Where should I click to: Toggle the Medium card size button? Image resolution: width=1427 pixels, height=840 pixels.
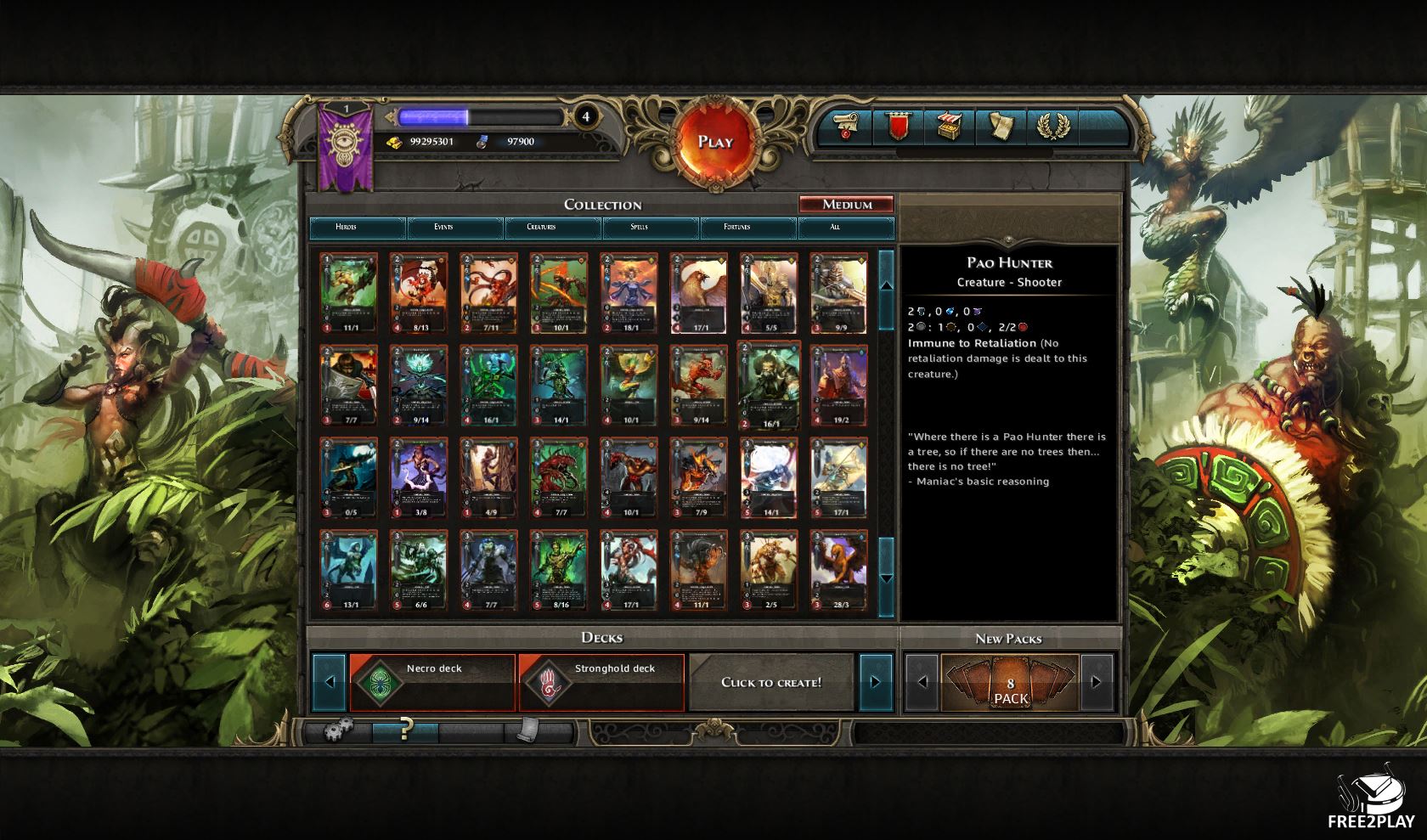pos(846,205)
